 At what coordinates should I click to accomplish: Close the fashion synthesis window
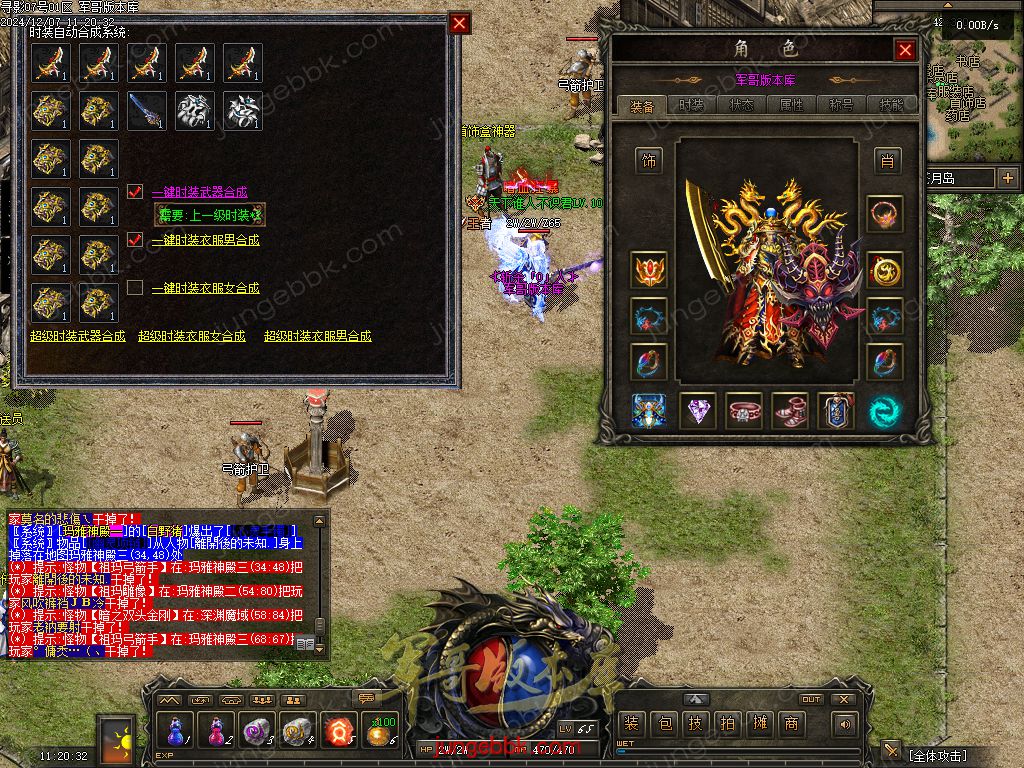tap(459, 24)
